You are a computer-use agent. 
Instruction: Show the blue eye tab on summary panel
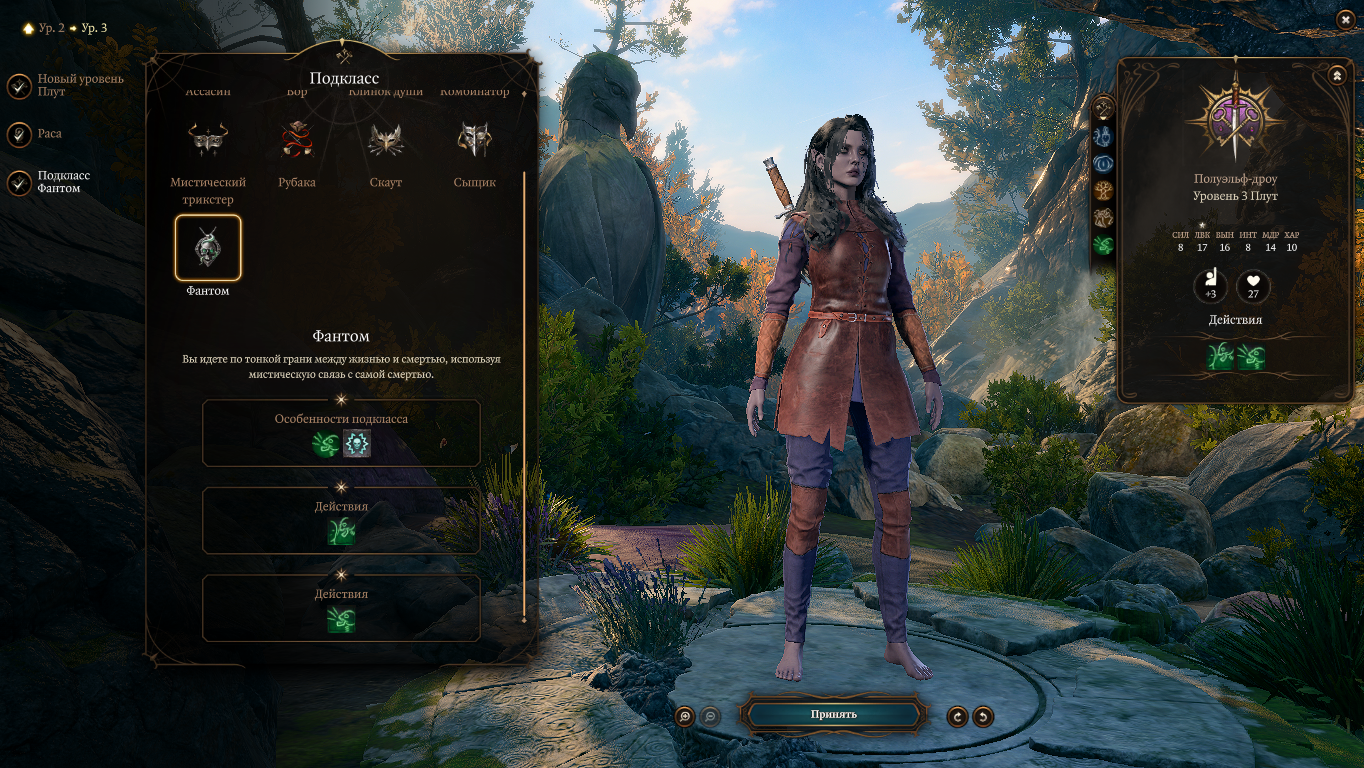[1104, 162]
